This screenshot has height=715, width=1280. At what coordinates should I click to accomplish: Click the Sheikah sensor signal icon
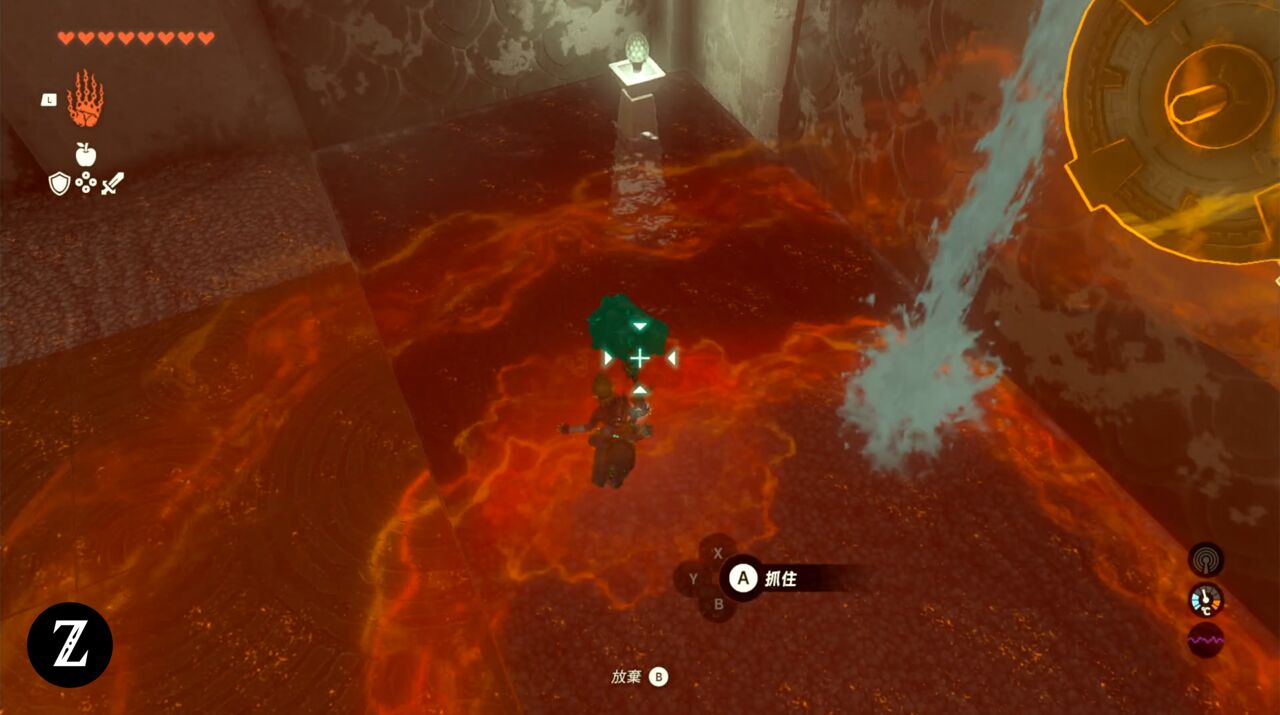click(x=1206, y=560)
